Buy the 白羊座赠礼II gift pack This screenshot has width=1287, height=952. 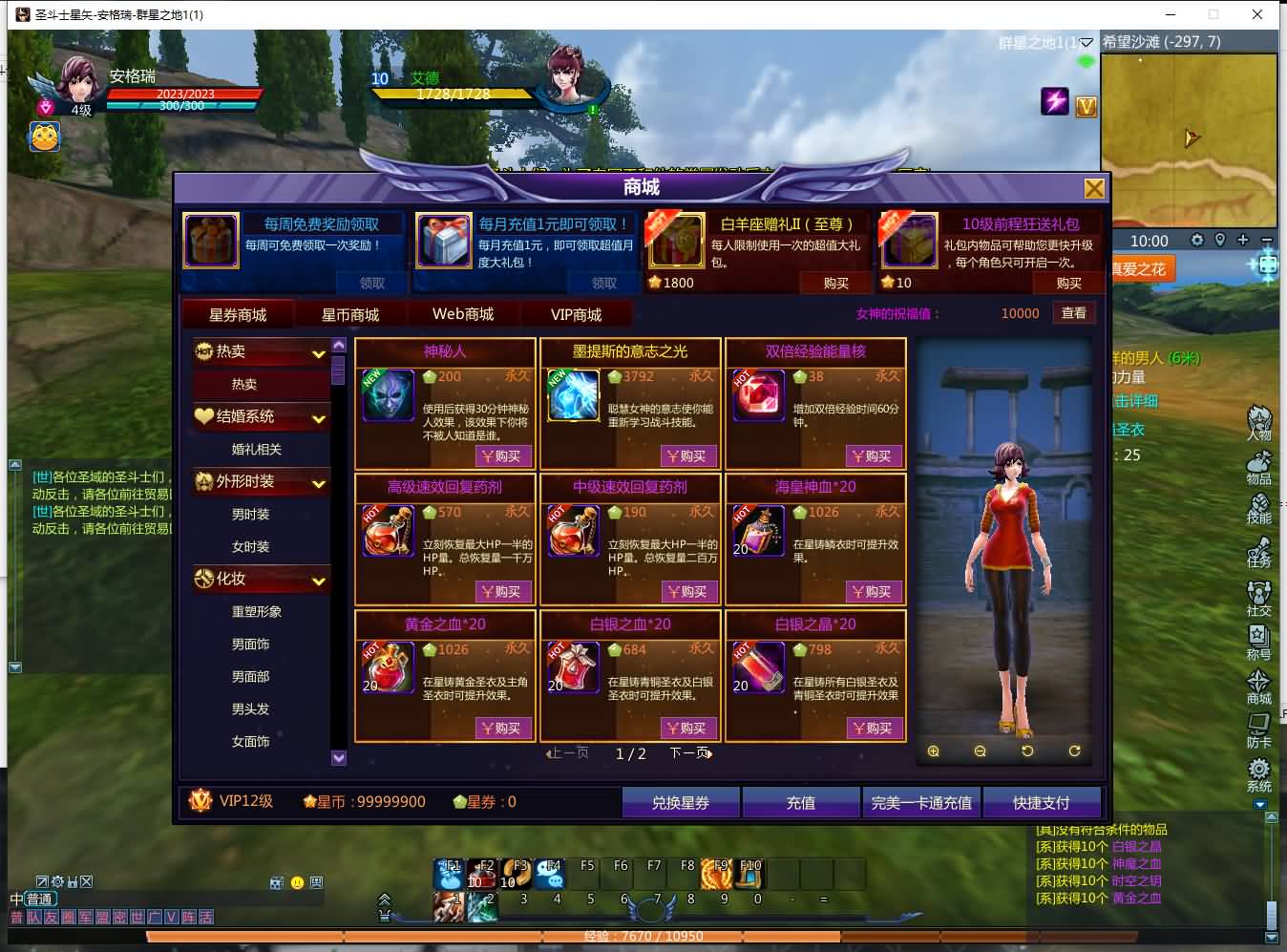click(x=835, y=283)
